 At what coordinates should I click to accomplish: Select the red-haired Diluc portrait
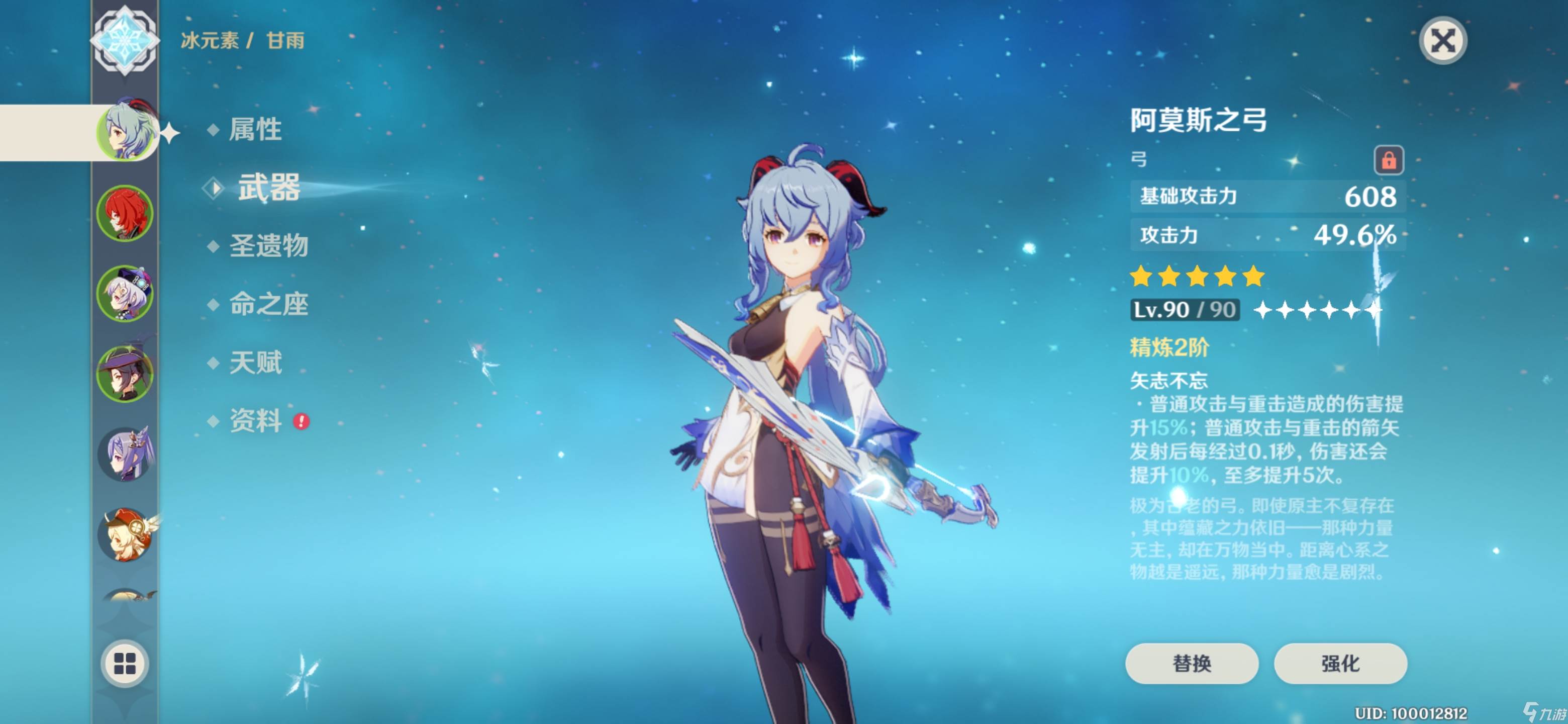click(x=126, y=213)
